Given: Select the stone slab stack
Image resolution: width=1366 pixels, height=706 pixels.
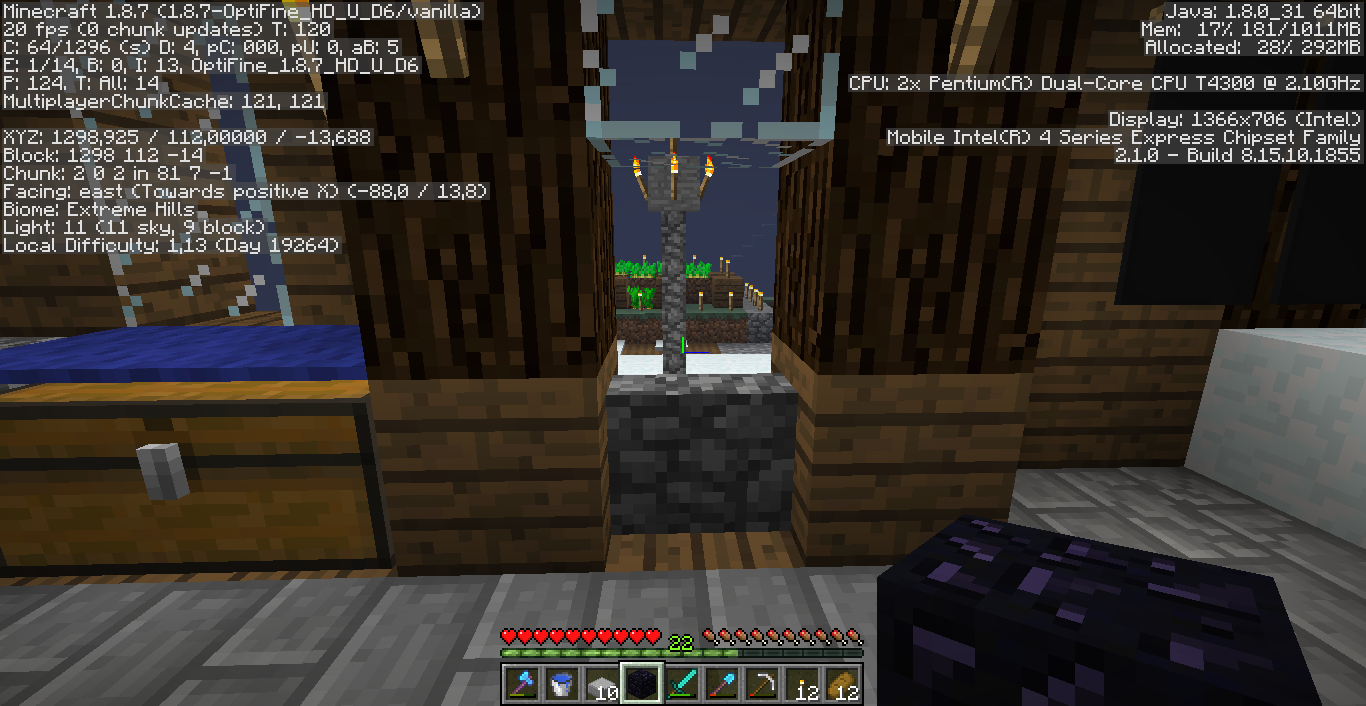Looking at the screenshot, I should (x=602, y=684).
